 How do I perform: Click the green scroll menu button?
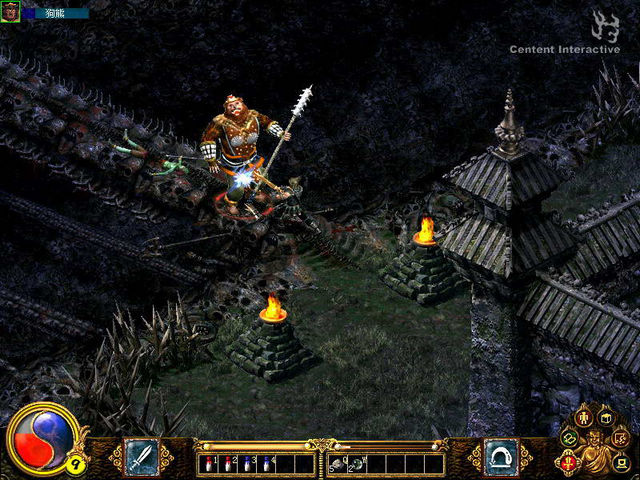(569, 438)
